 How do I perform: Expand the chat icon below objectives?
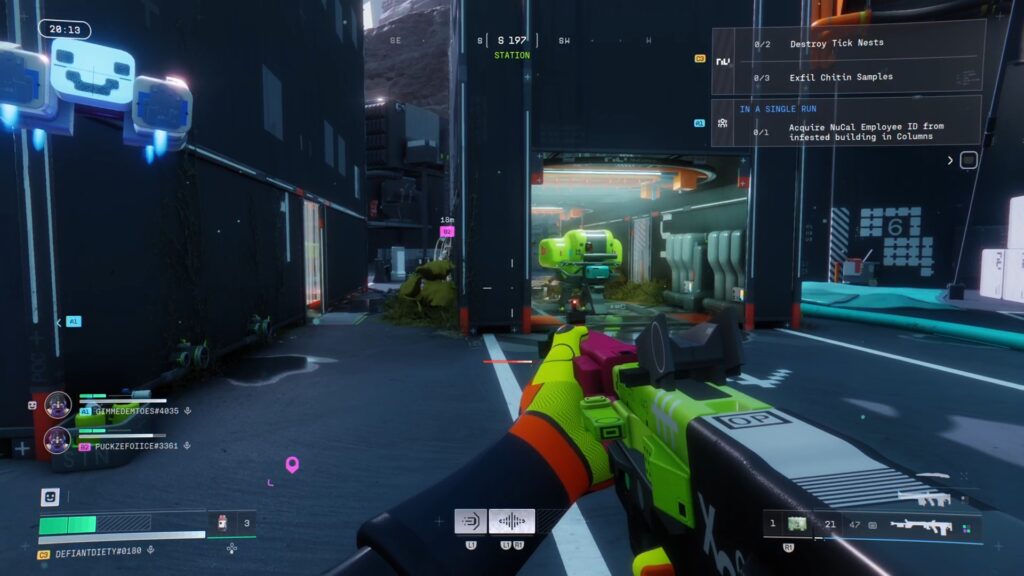968,160
